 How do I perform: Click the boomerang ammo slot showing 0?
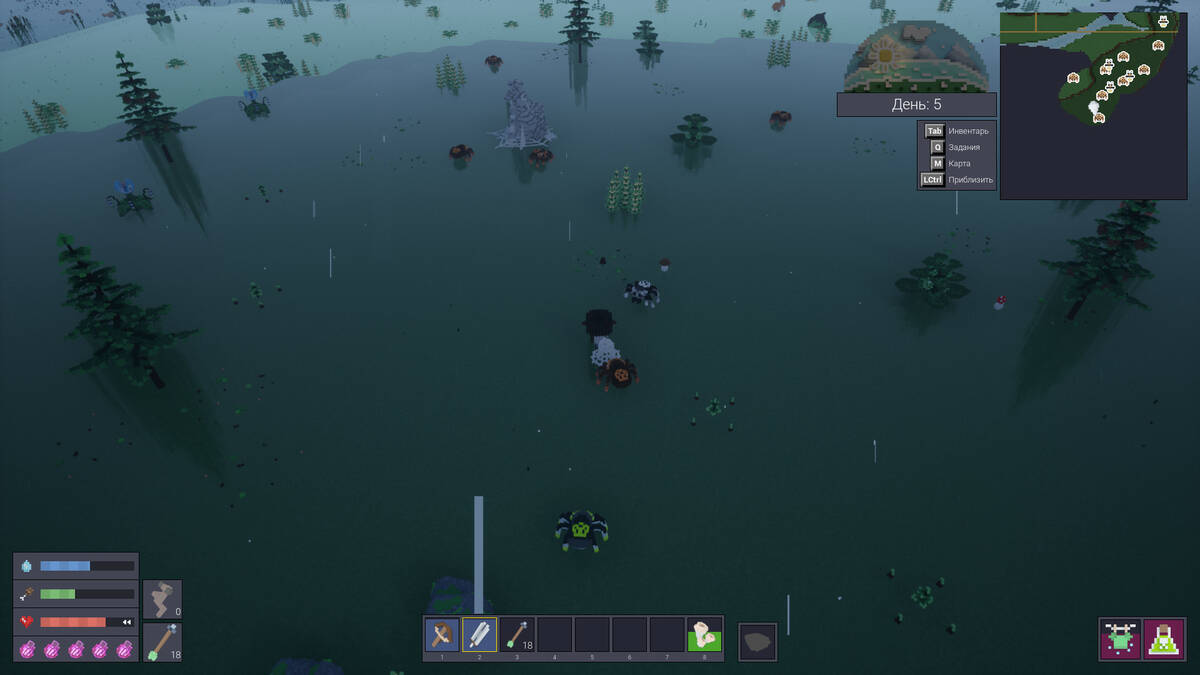click(x=162, y=600)
